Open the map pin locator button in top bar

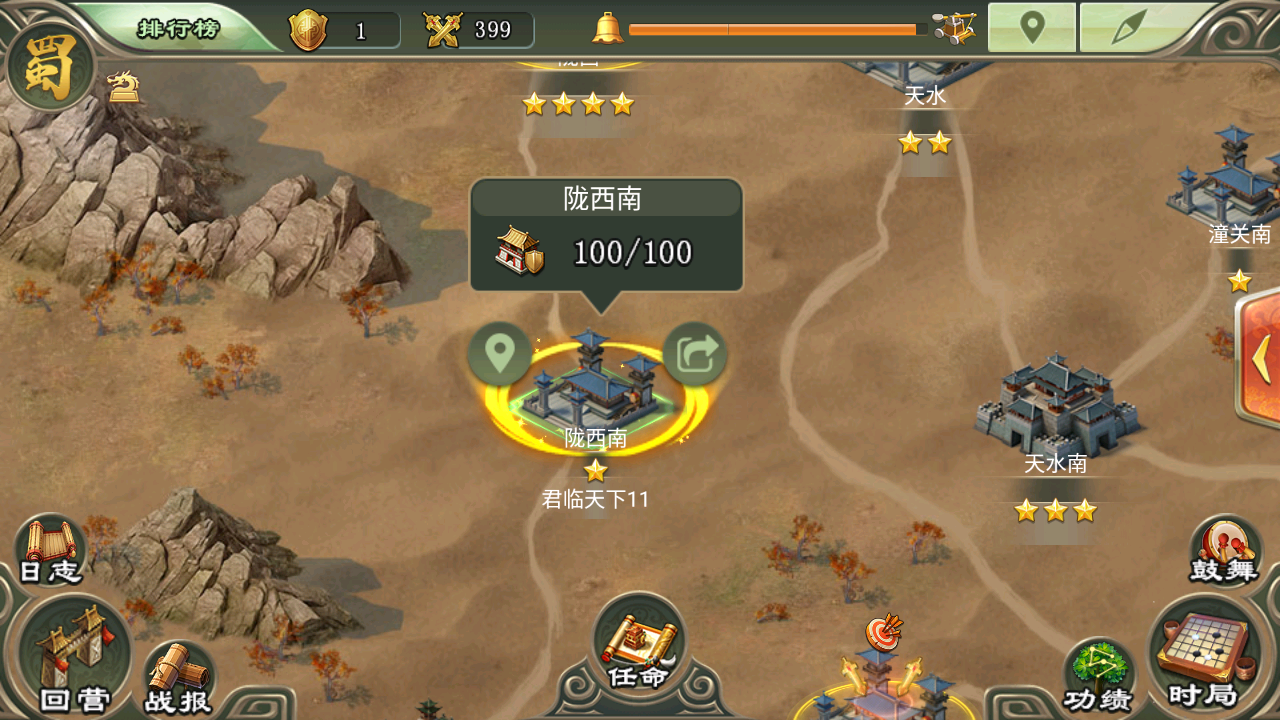click(1032, 28)
